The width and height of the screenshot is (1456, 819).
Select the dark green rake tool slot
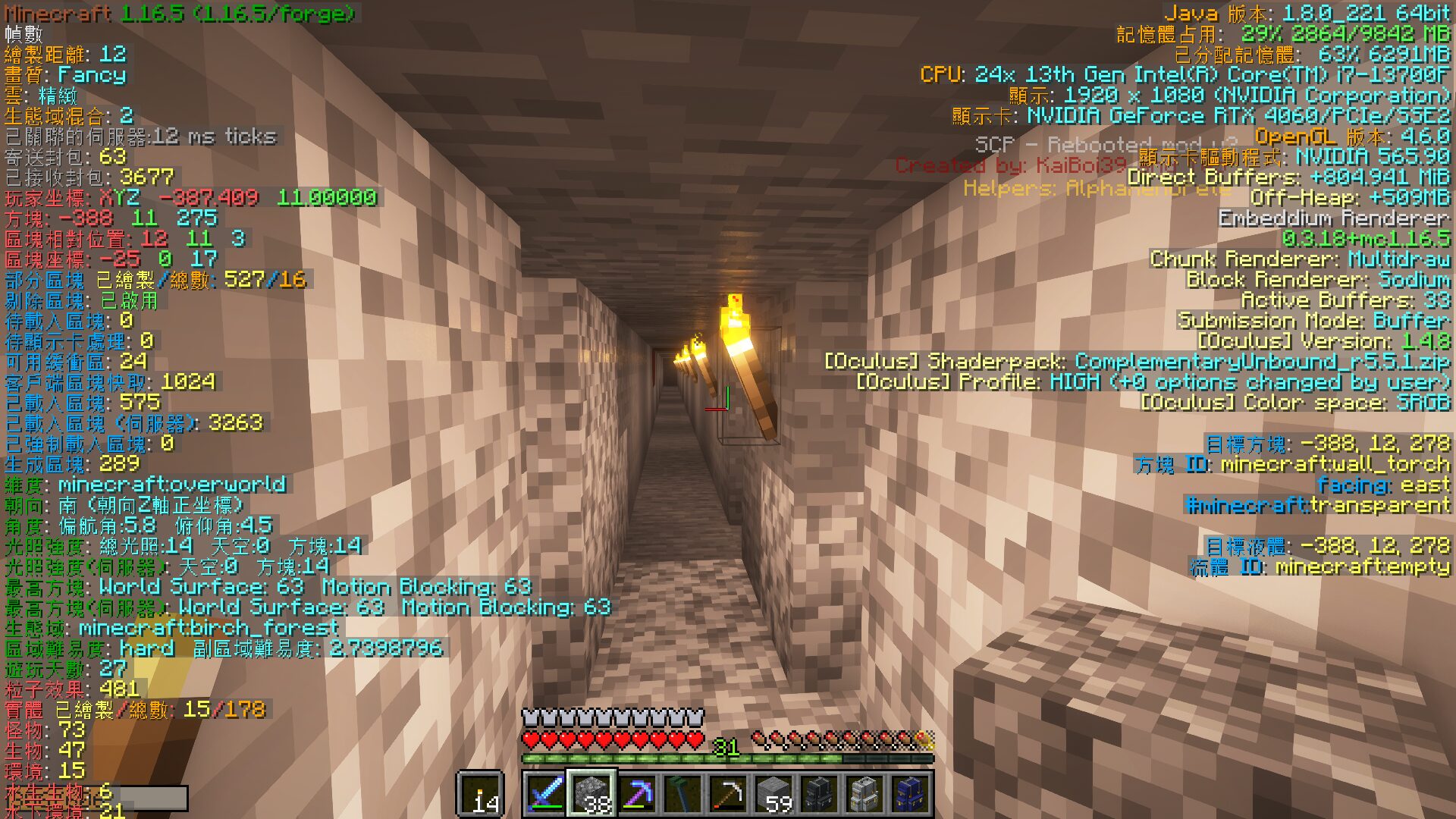682,794
